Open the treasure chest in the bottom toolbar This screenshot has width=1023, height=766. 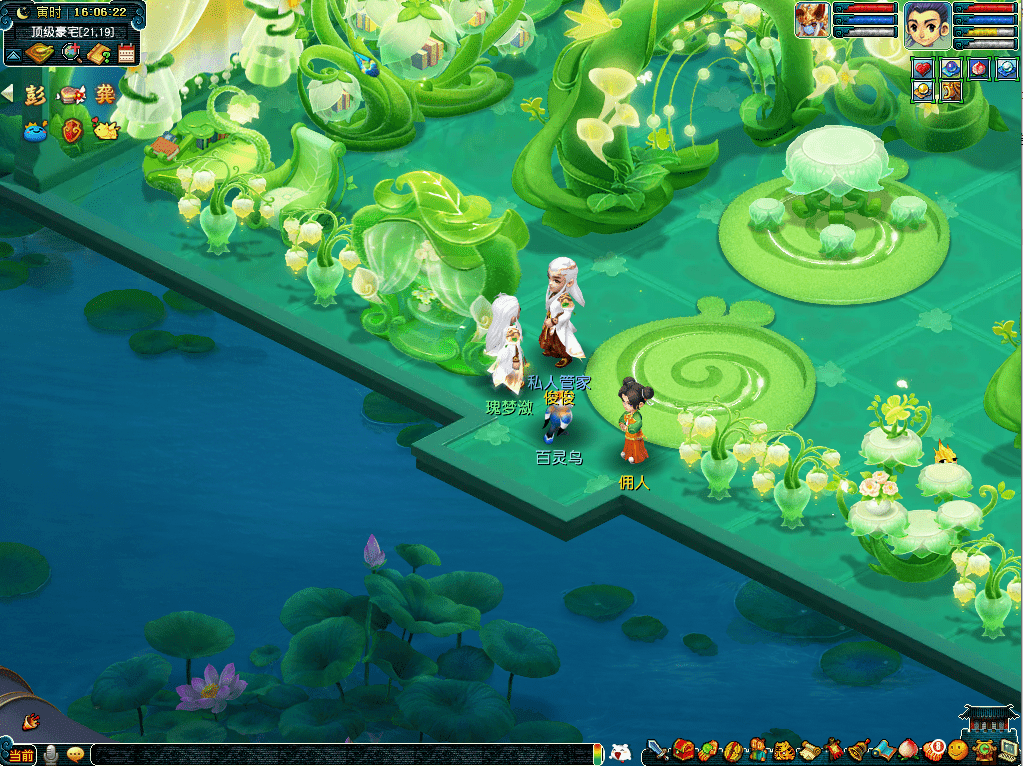coord(683,749)
